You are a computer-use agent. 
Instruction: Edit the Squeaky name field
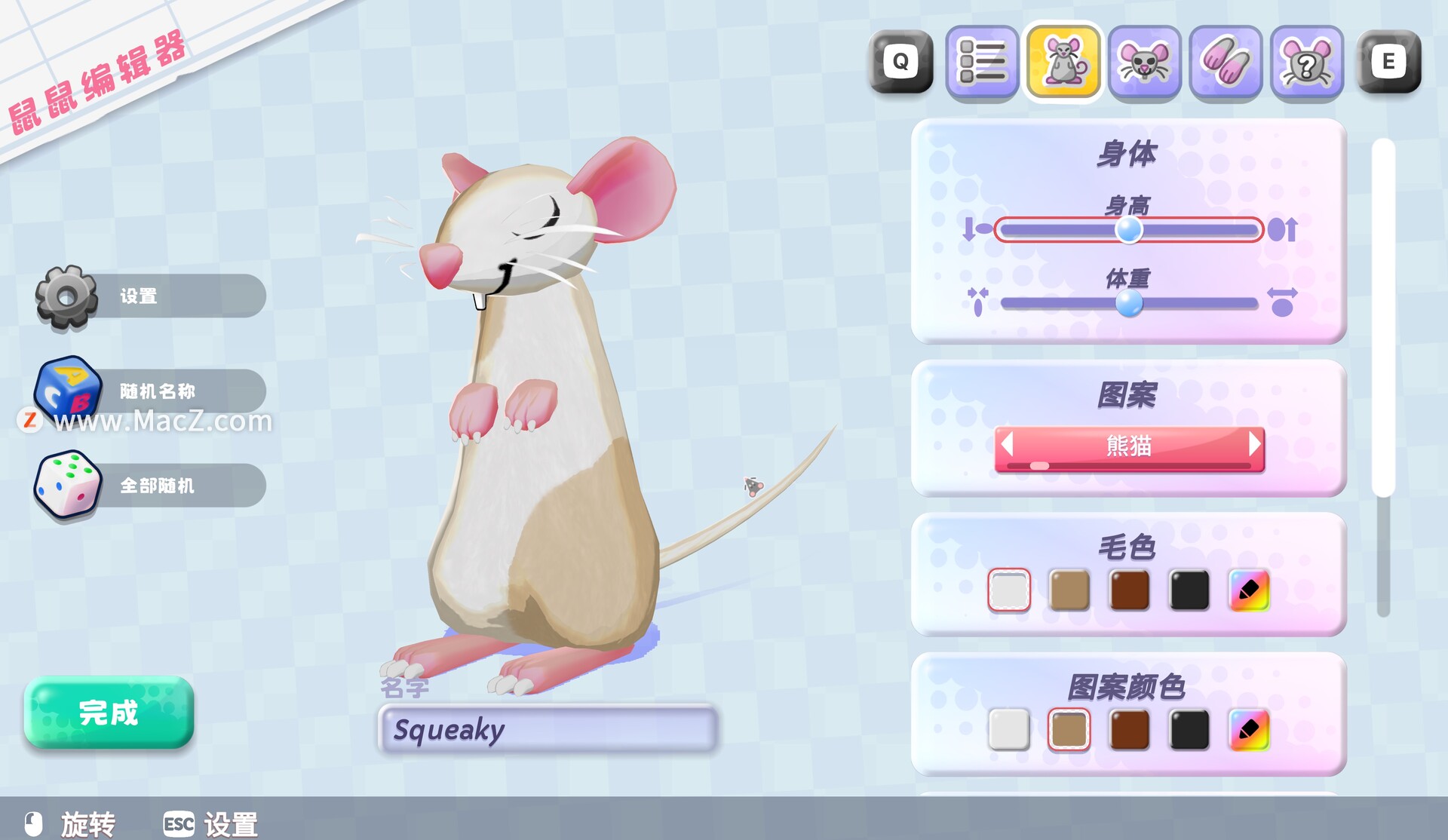tap(548, 729)
